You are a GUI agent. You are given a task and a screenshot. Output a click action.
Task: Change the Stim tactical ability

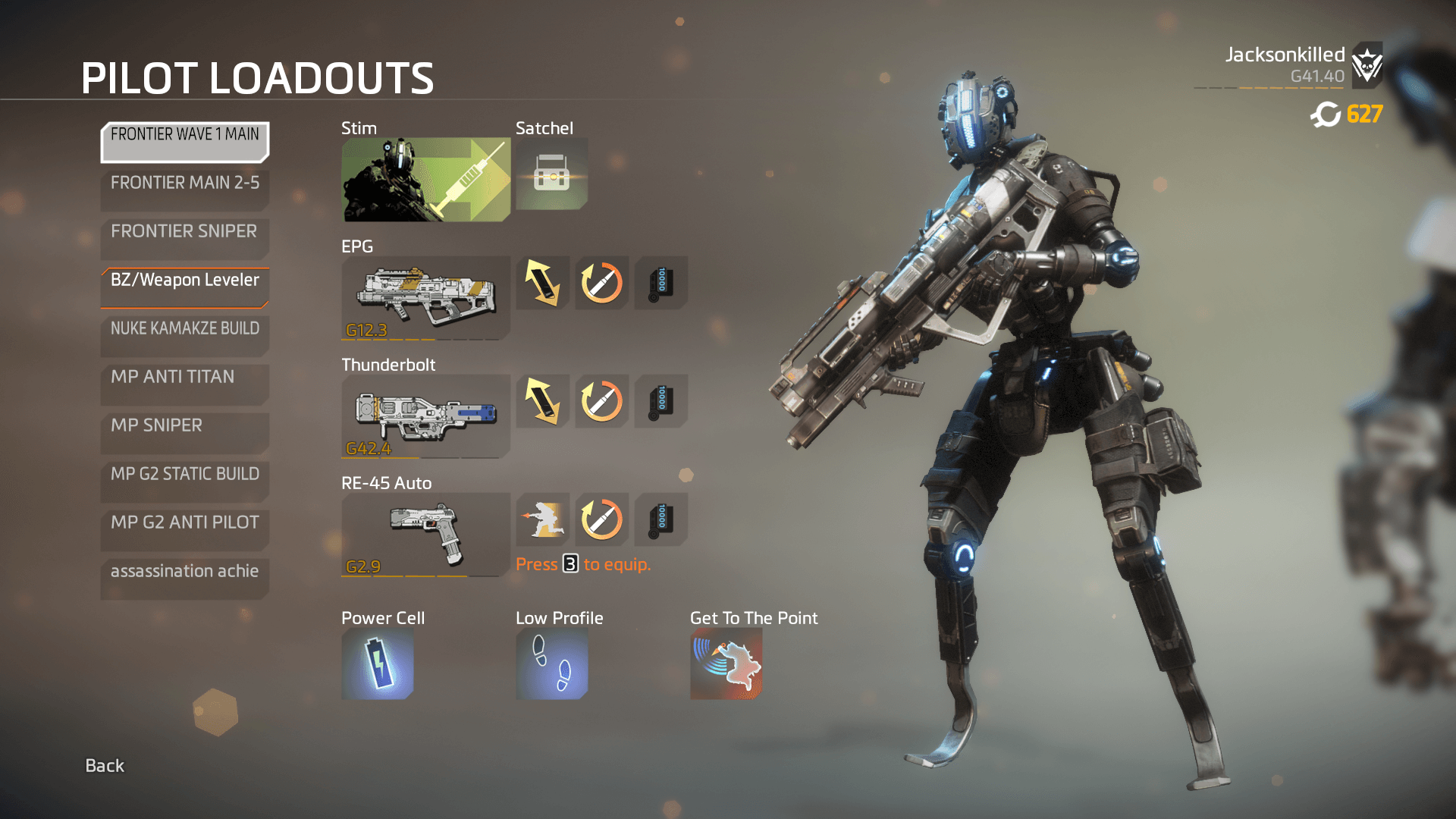[425, 180]
